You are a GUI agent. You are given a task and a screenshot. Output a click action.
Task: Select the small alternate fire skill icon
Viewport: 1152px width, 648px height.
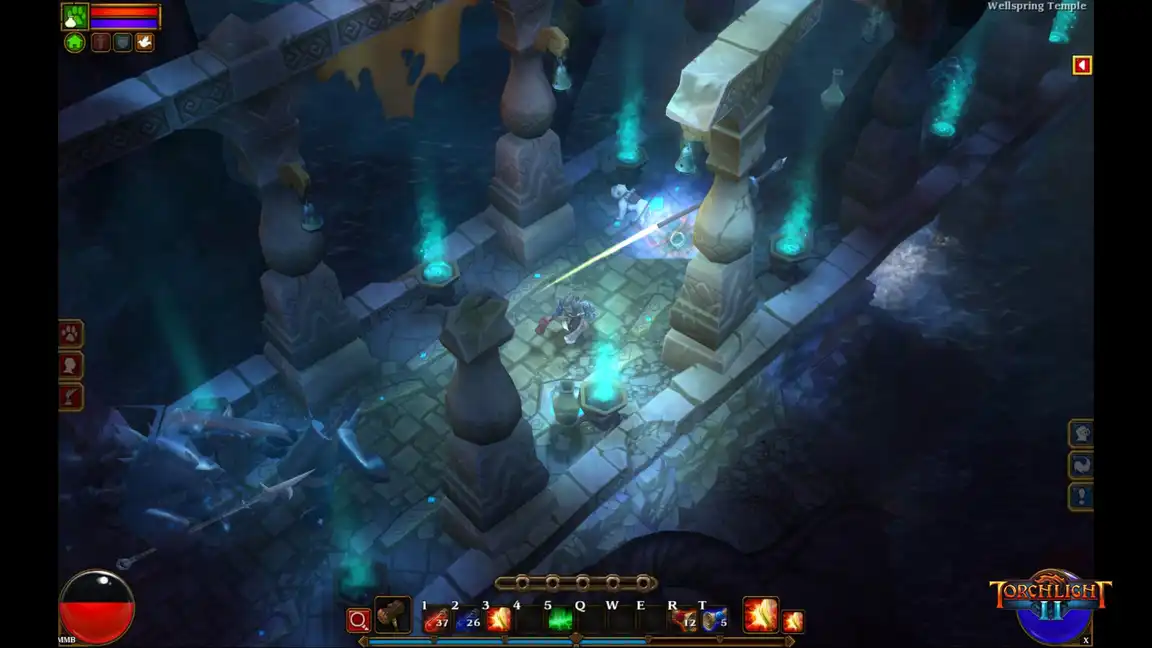(792, 621)
